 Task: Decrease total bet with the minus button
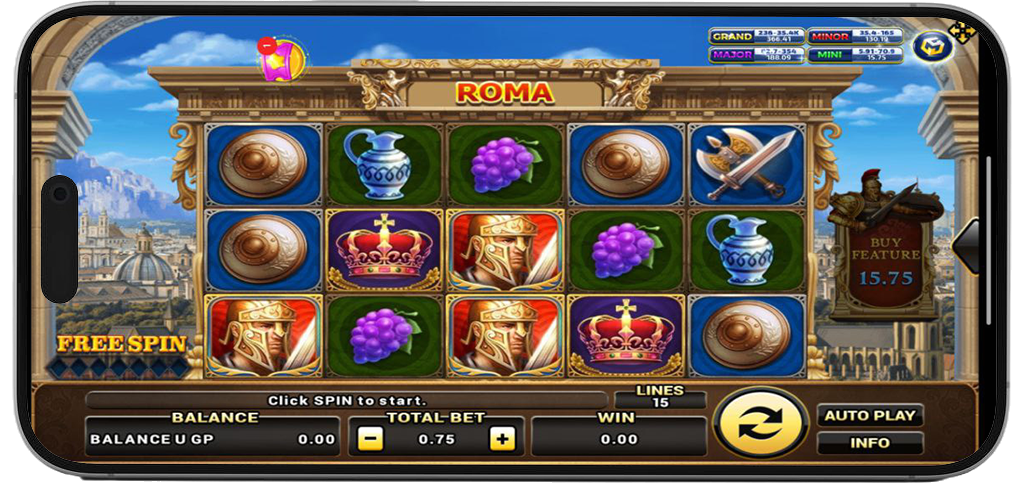370,438
